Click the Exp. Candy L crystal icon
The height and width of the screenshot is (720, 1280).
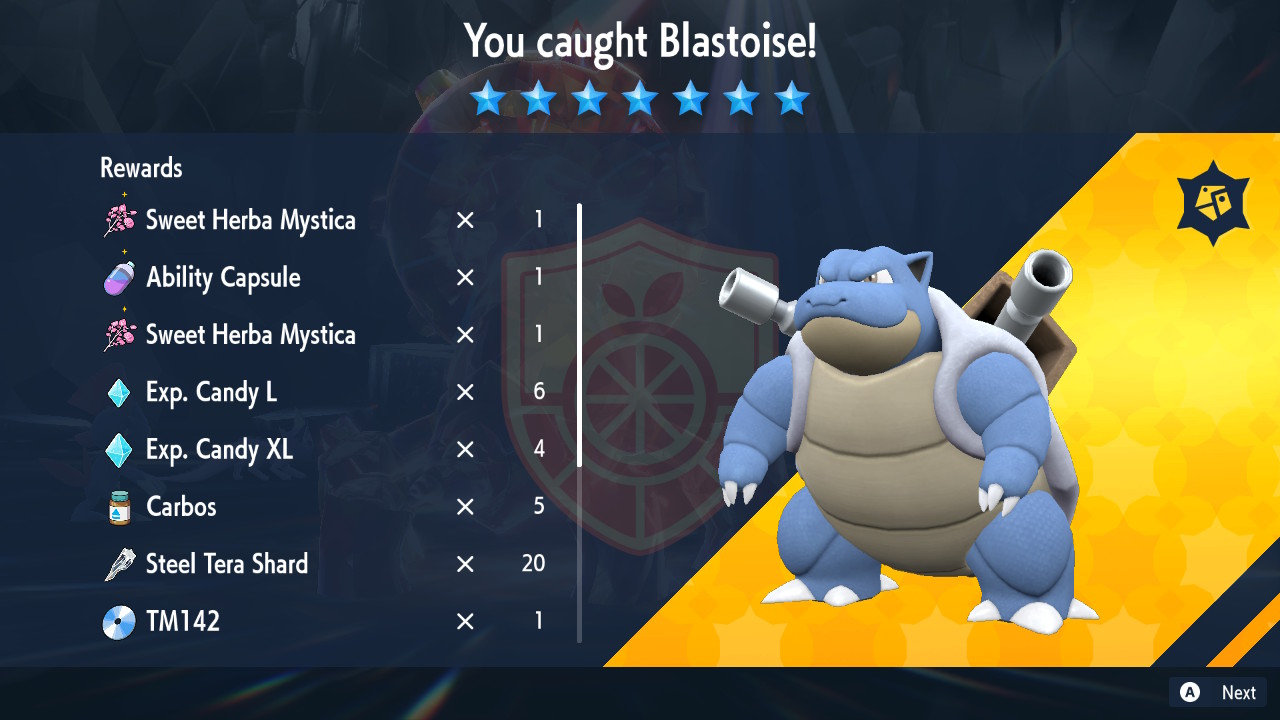click(120, 392)
